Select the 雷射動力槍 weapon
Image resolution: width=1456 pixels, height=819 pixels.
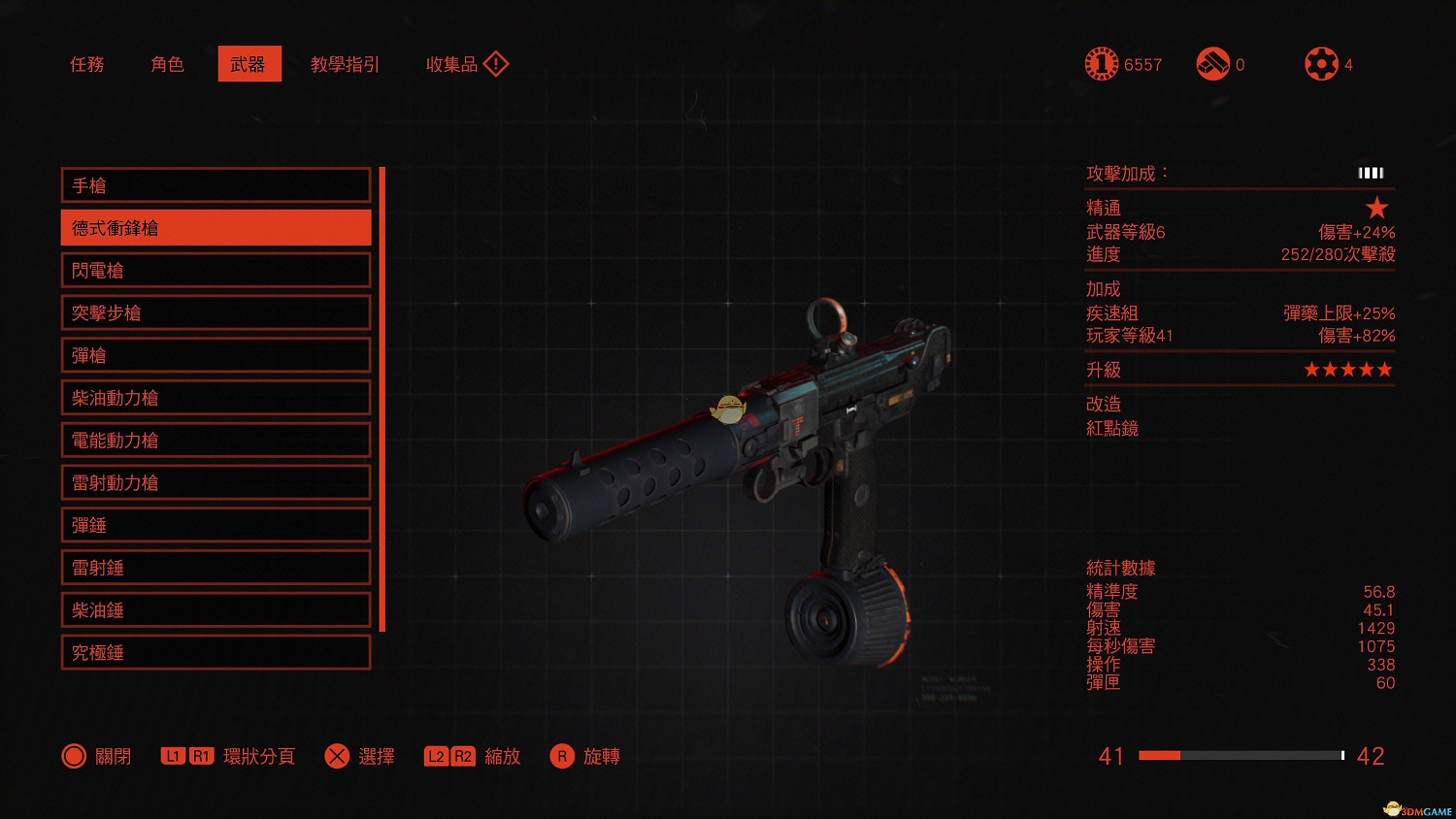click(x=215, y=482)
